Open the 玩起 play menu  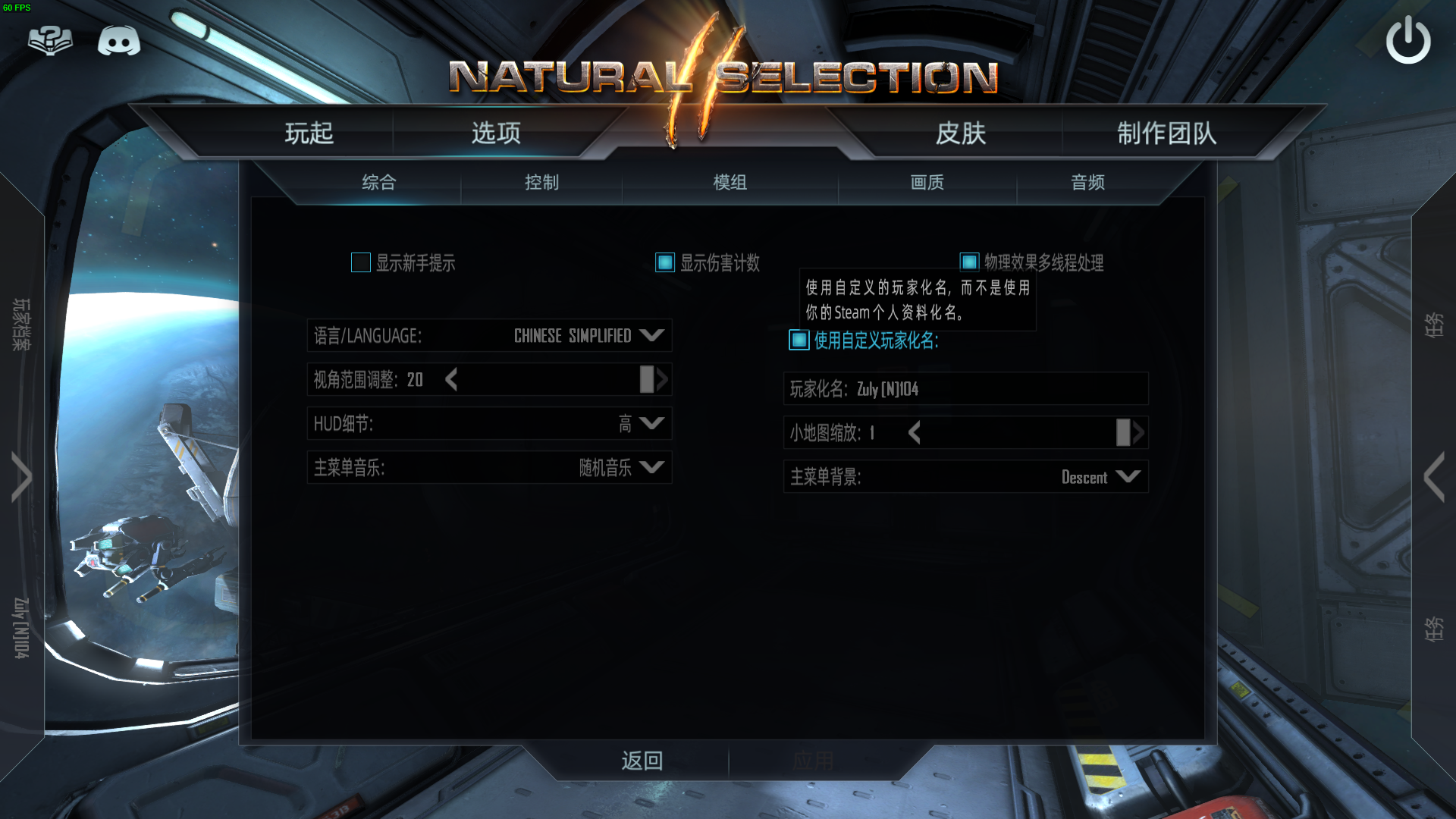click(309, 133)
